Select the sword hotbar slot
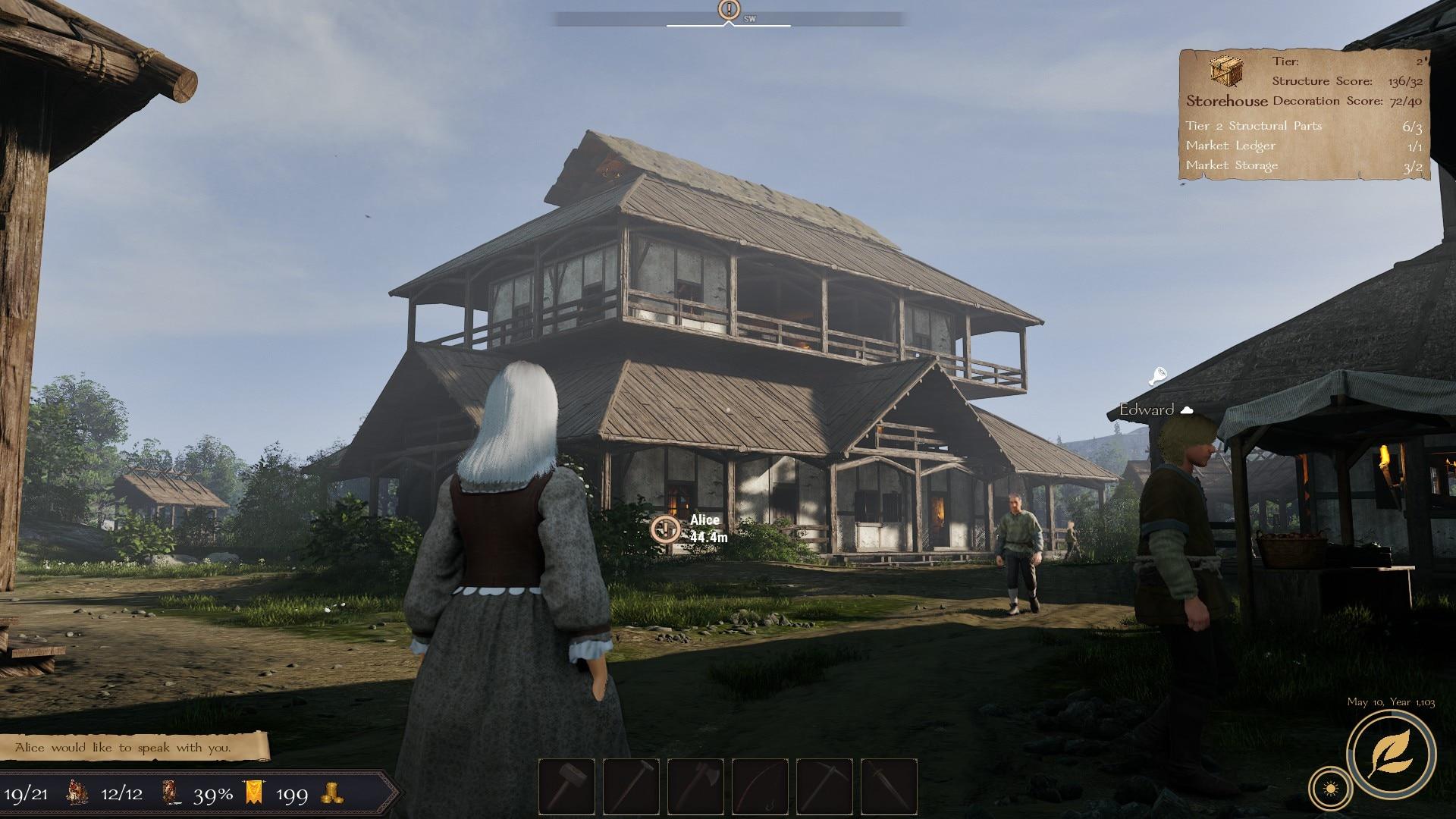 click(x=889, y=786)
